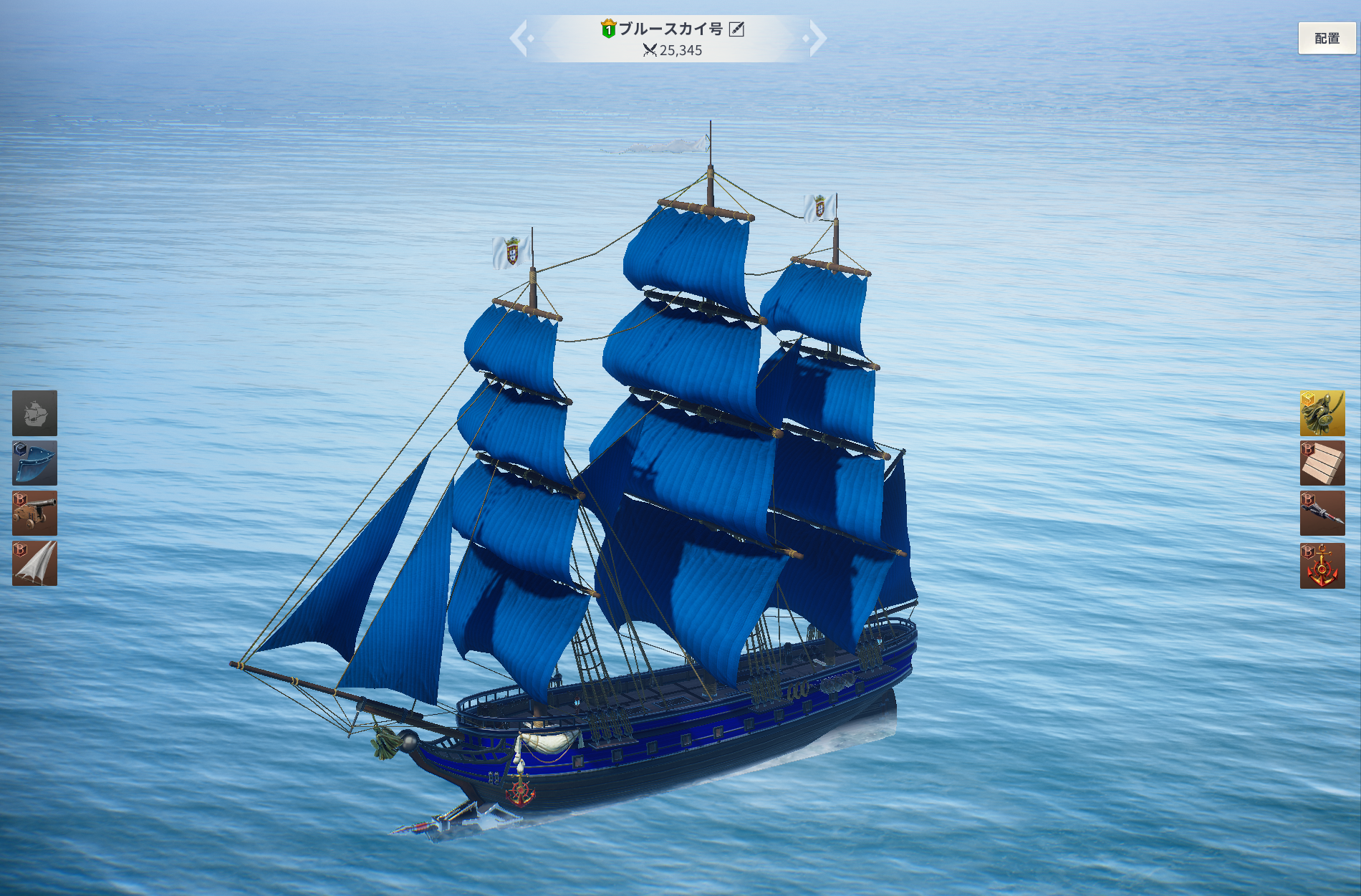
Task: Select the greyed-out ship silhouette slot
Action: [34, 413]
